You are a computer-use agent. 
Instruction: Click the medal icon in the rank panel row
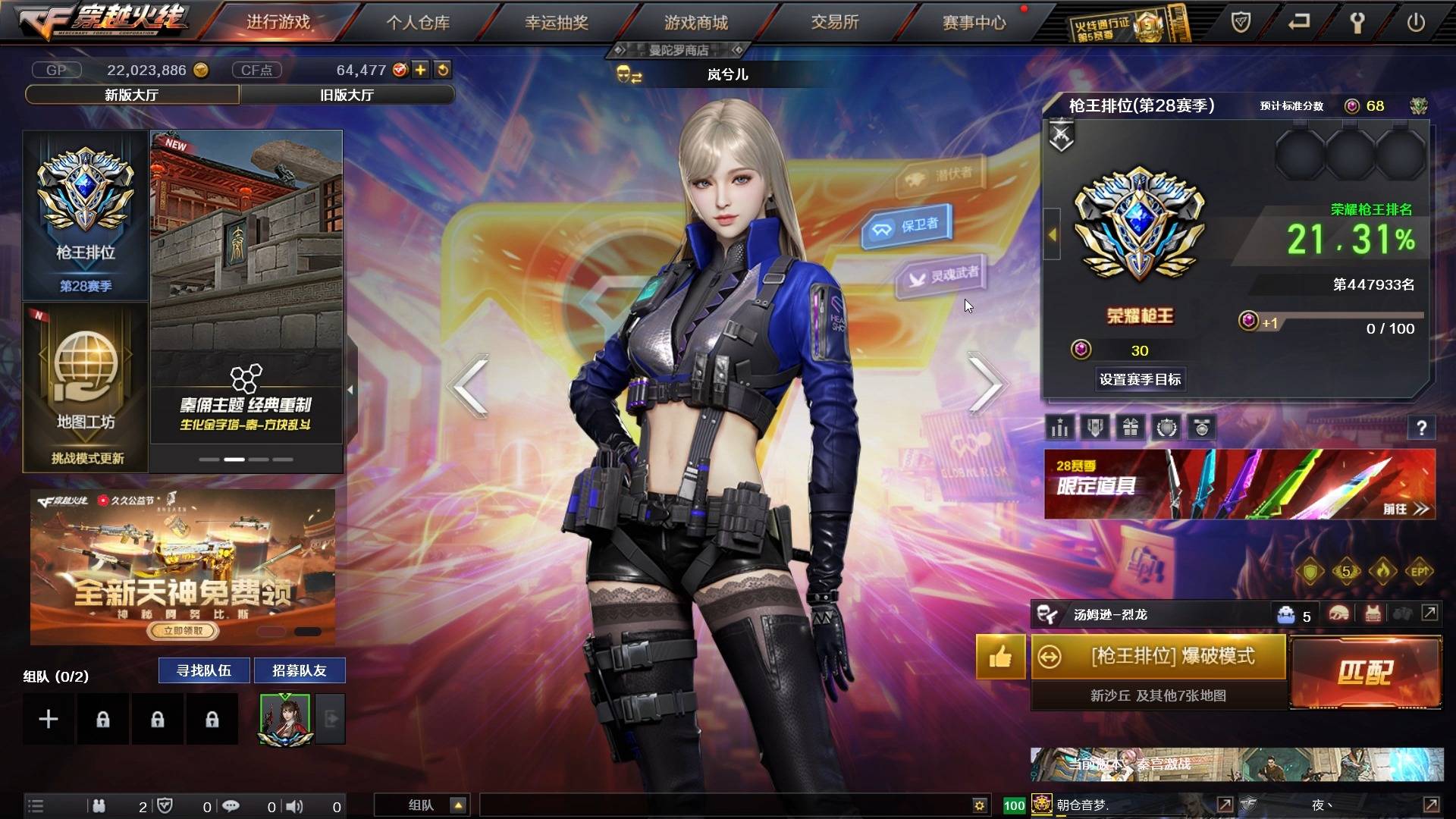click(x=1202, y=428)
